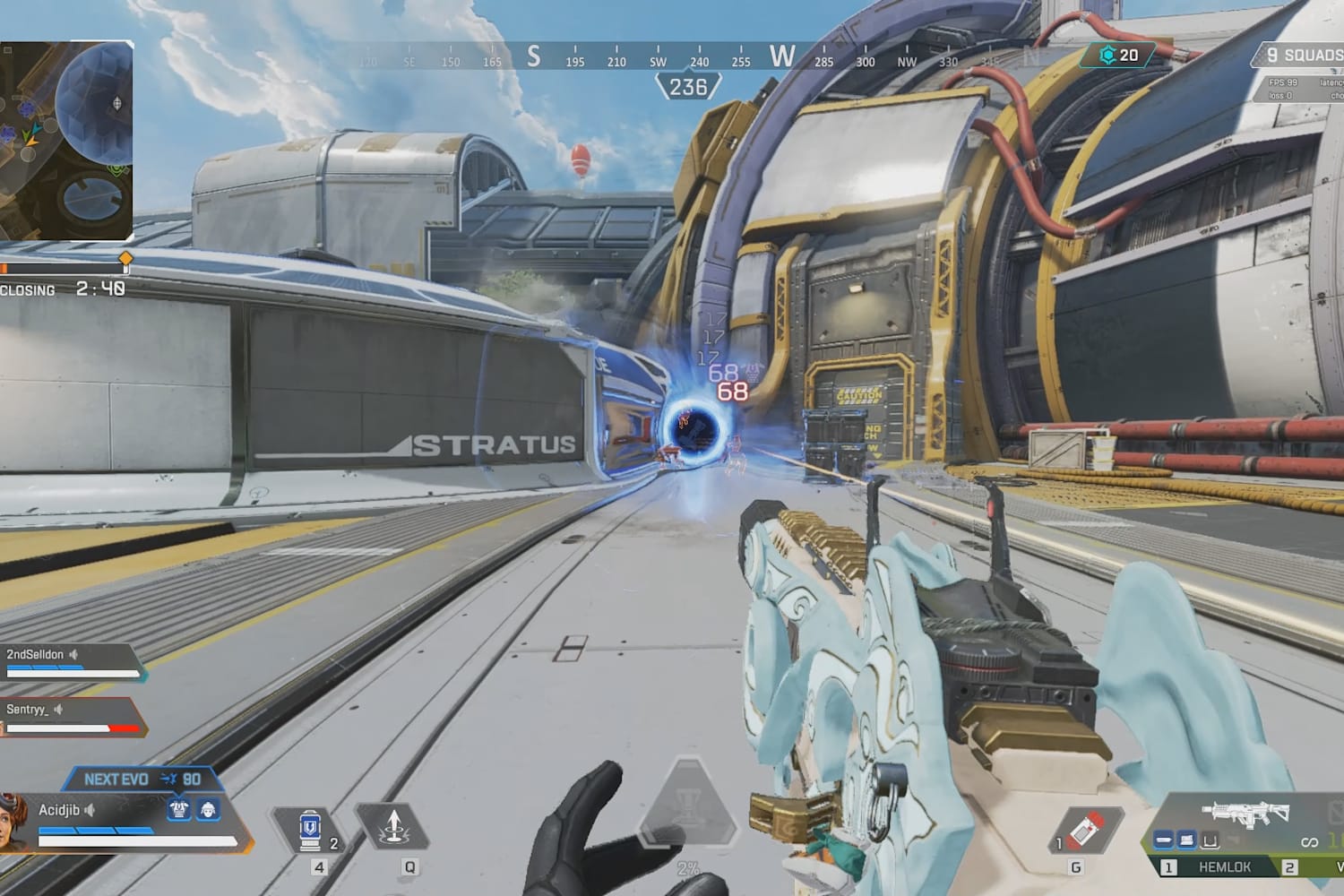Click the infinity ammo symbol
Image resolution: width=1344 pixels, height=896 pixels.
coord(1311,842)
